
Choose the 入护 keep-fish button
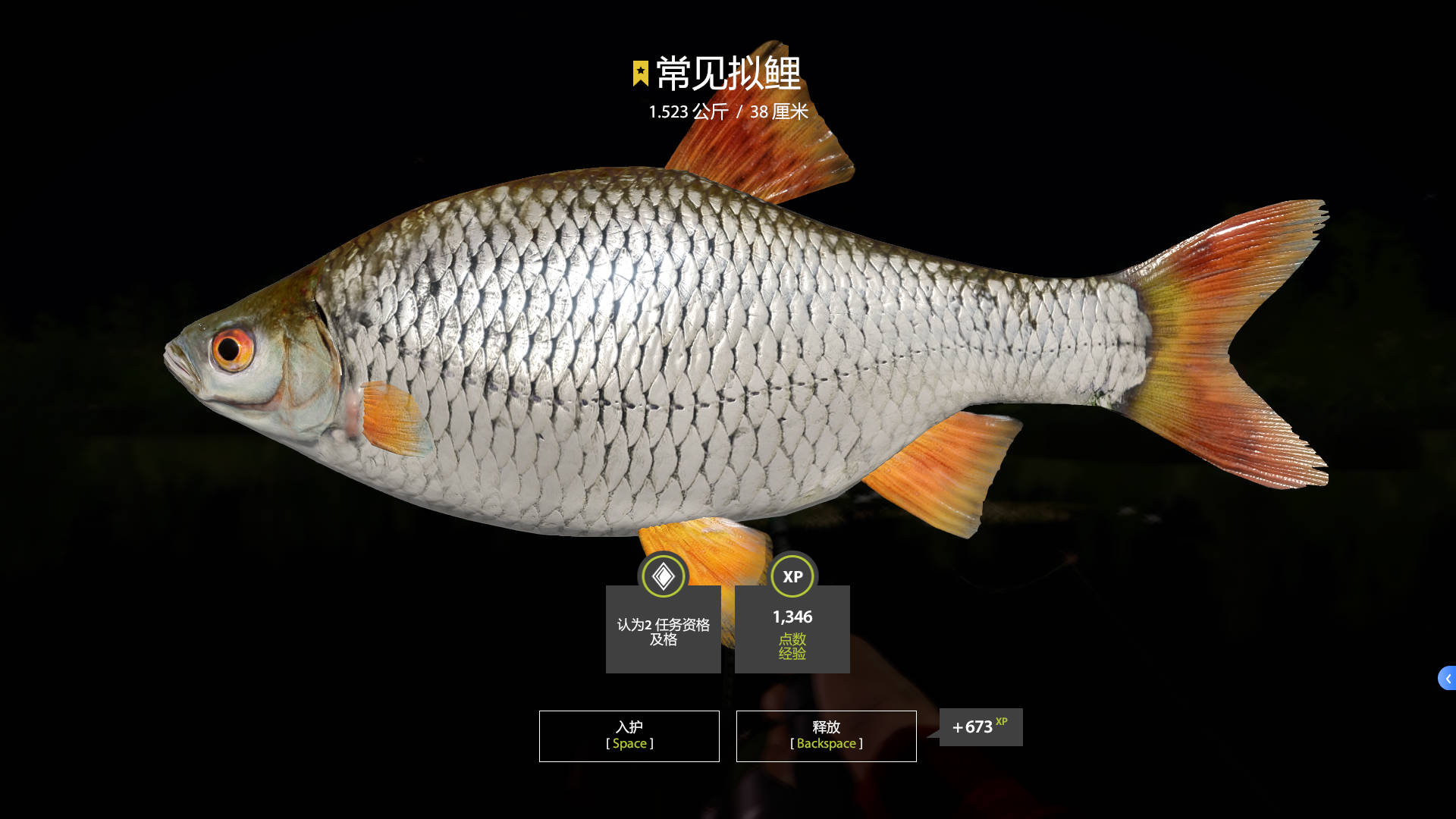click(629, 736)
